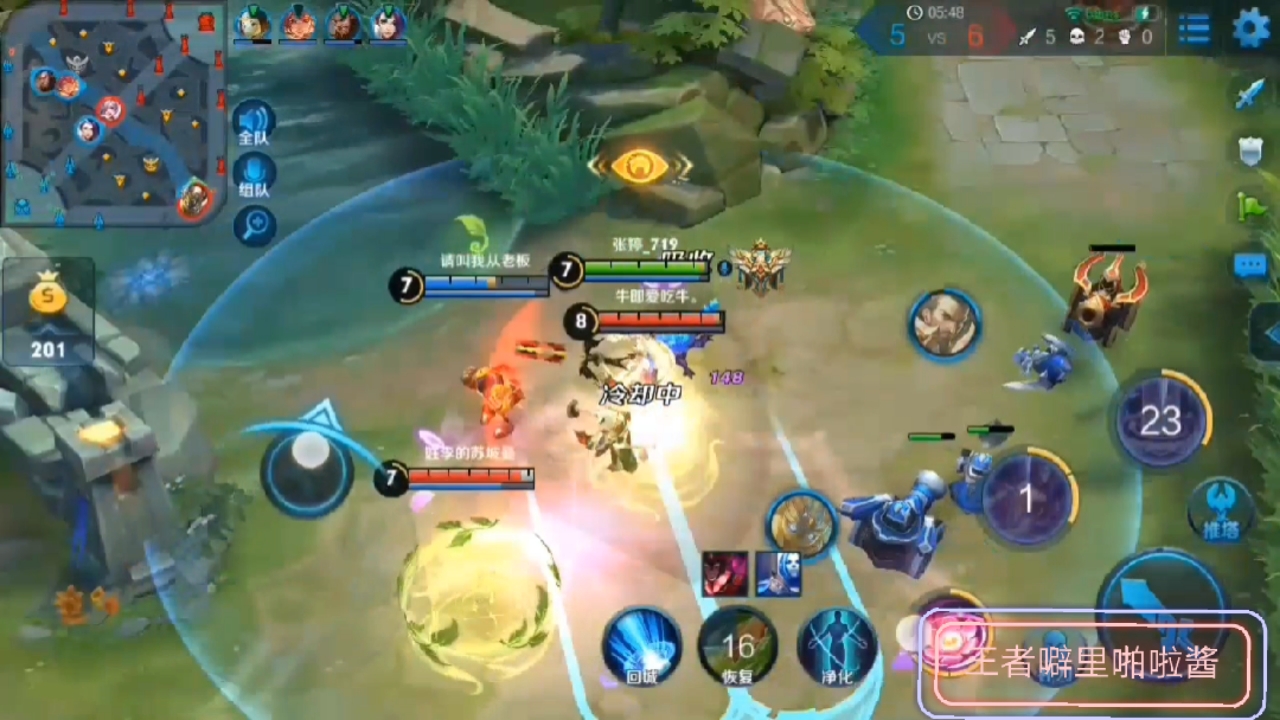Send the shield retreat signal
Image resolution: width=1280 pixels, height=720 pixels.
click(1251, 151)
